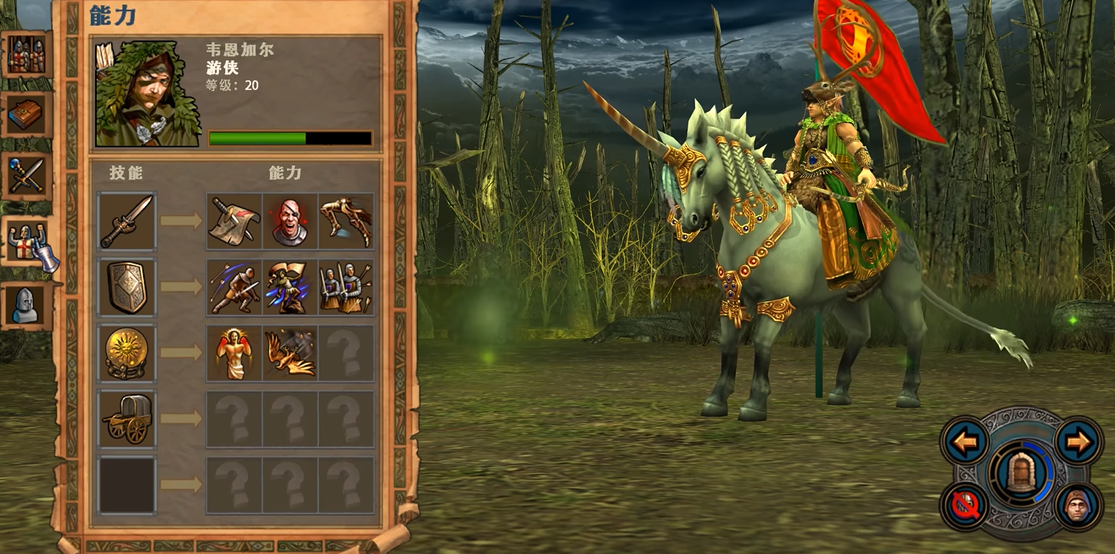Click the hero portrait of 韦恩加尔
1115x554 pixels.
point(148,93)
